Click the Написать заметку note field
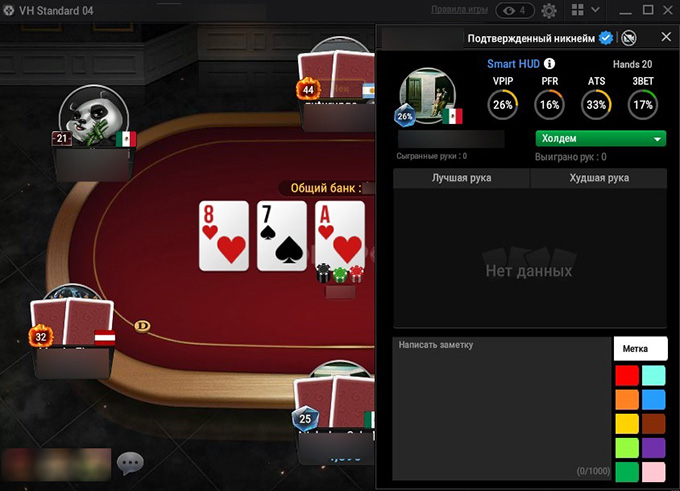The height and width of the screenshot is (491, 680). tap(501, 410)
